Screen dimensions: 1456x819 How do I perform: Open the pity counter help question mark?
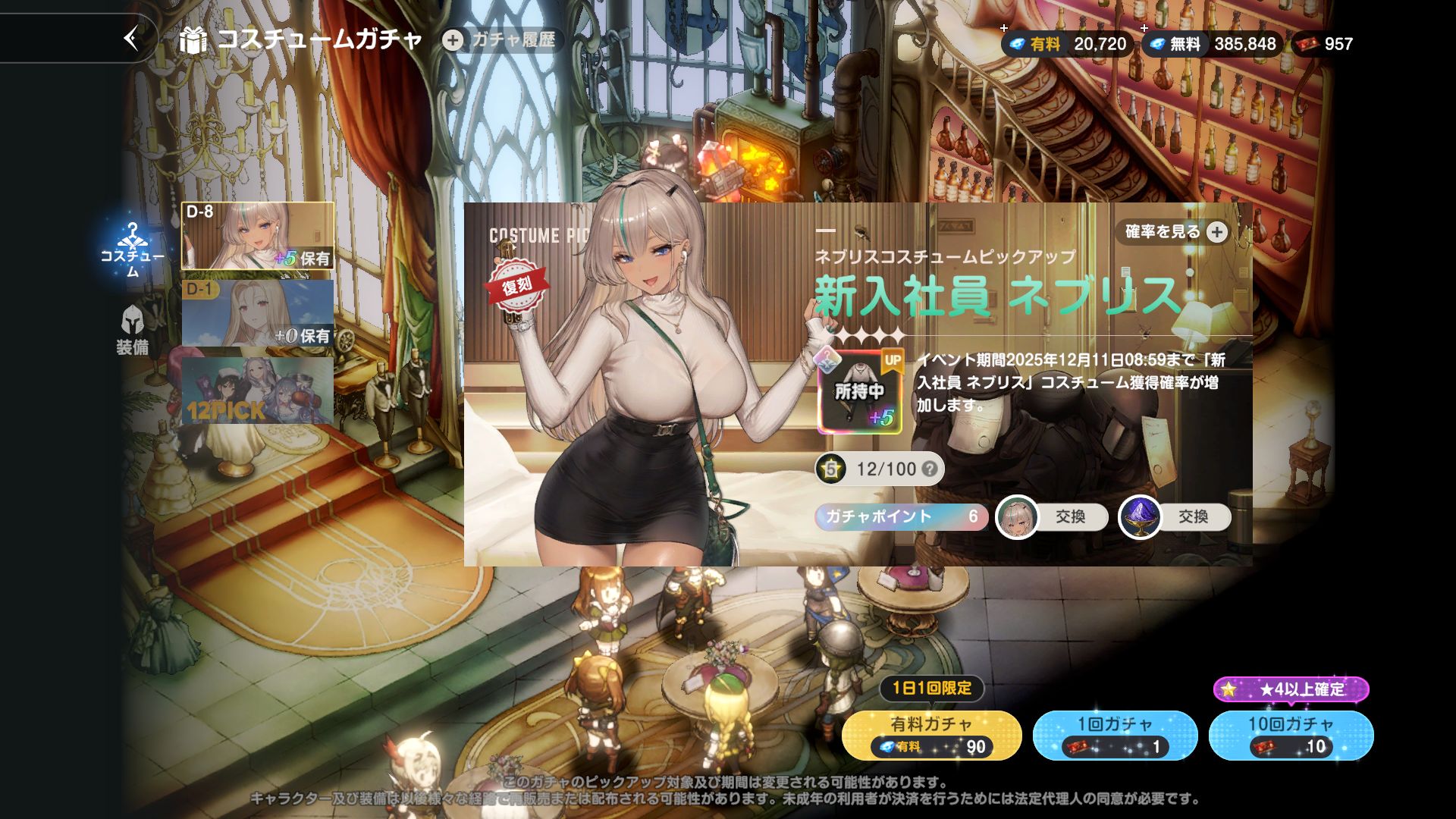929,469
